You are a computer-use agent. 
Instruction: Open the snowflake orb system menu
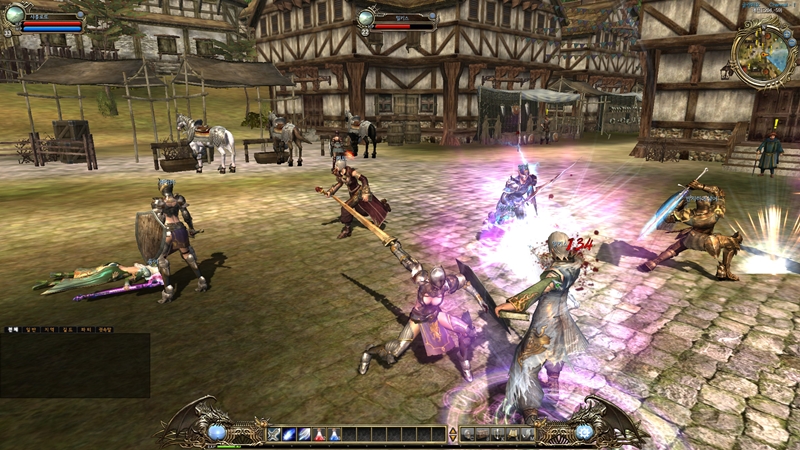click(583, 432)
